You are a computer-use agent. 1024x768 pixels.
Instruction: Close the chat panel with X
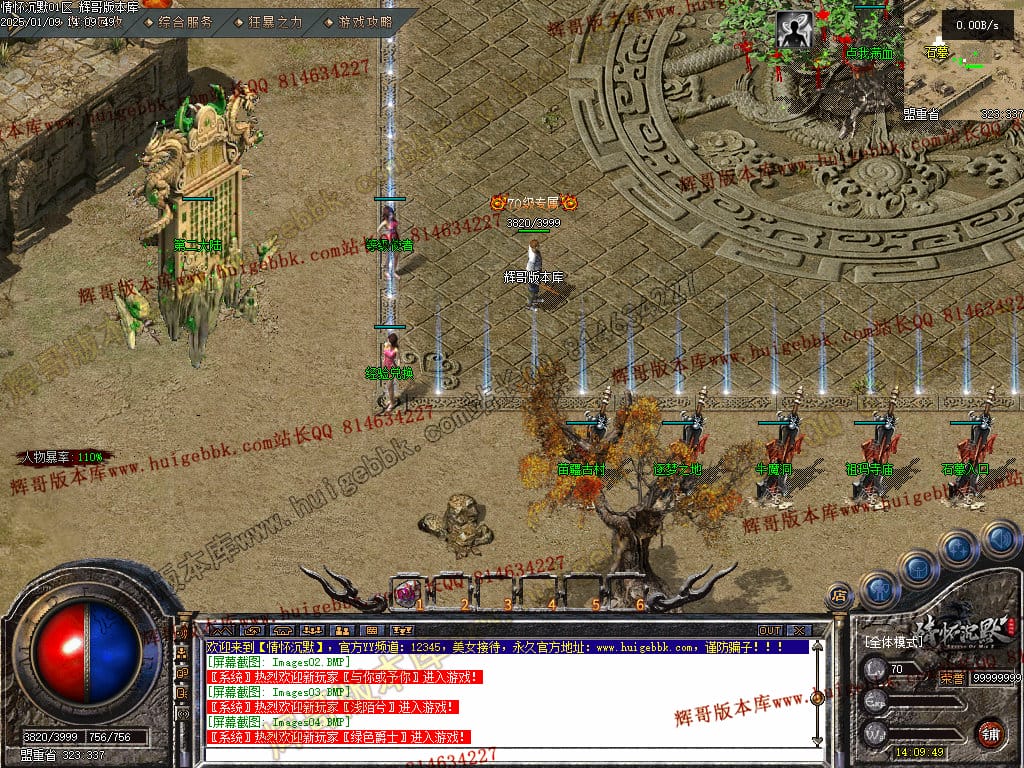click(797, 631)
